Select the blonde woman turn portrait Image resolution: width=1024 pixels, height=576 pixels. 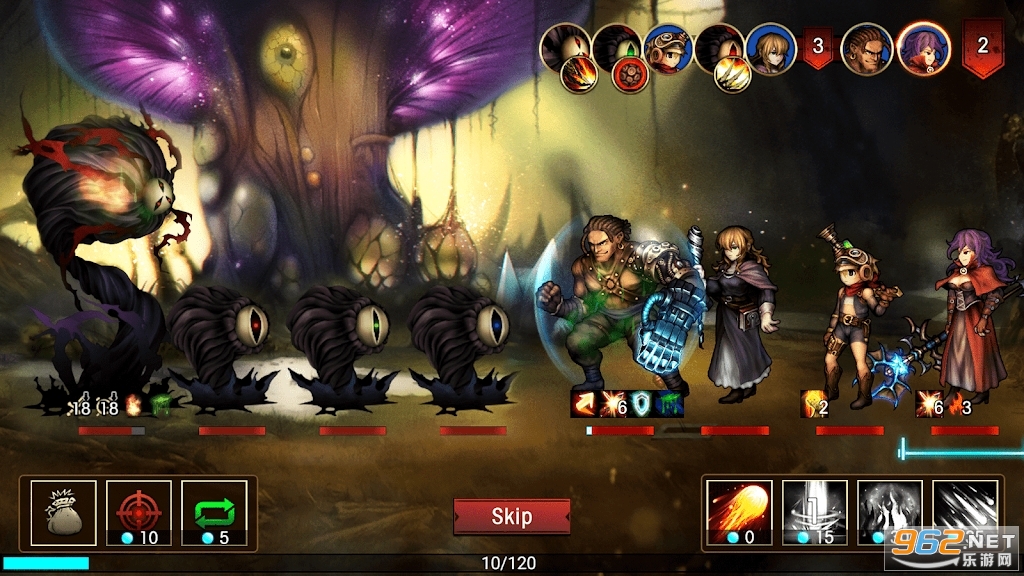click(771, 48)
